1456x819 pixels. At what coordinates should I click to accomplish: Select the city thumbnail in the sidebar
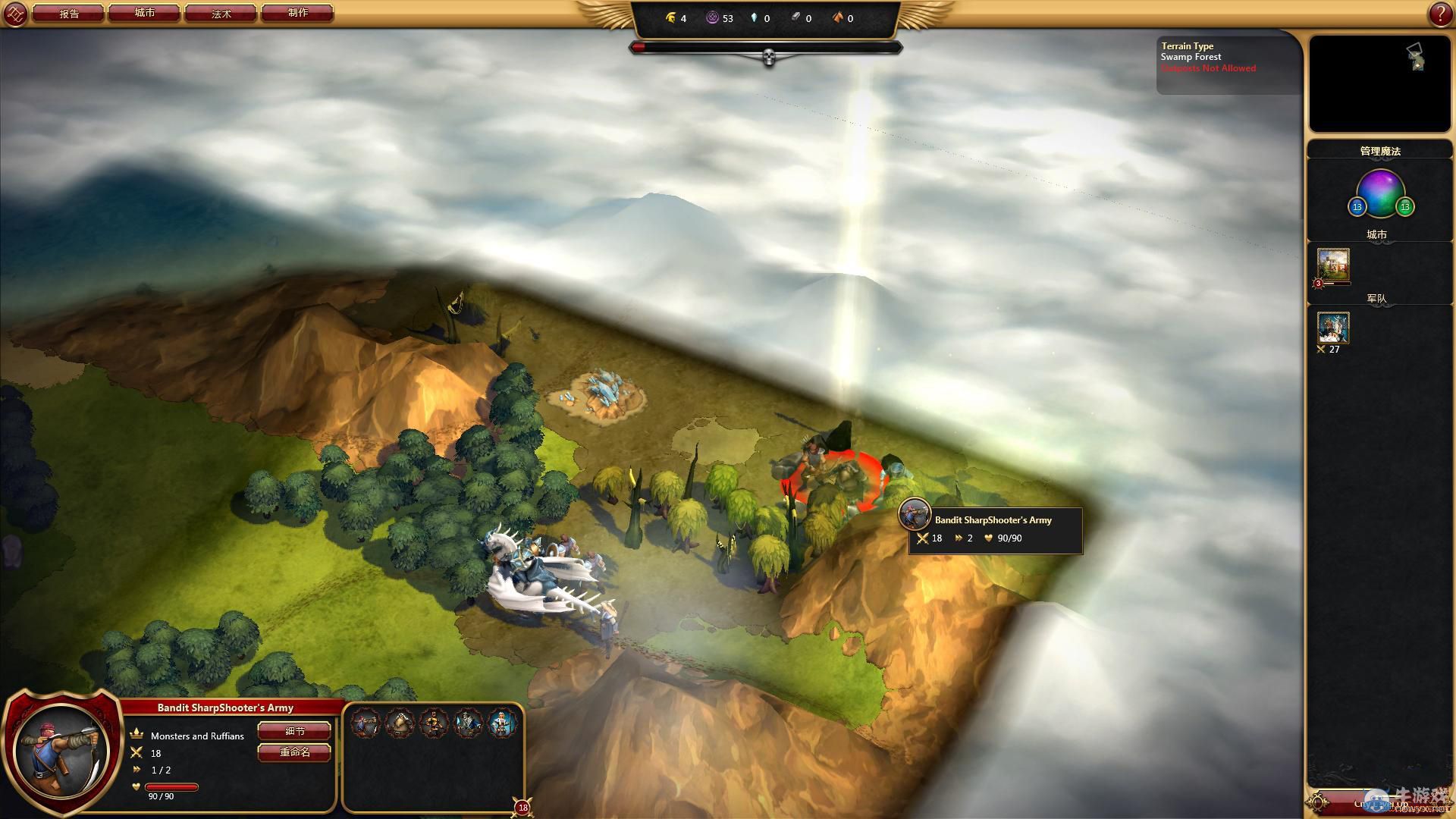1333,265
